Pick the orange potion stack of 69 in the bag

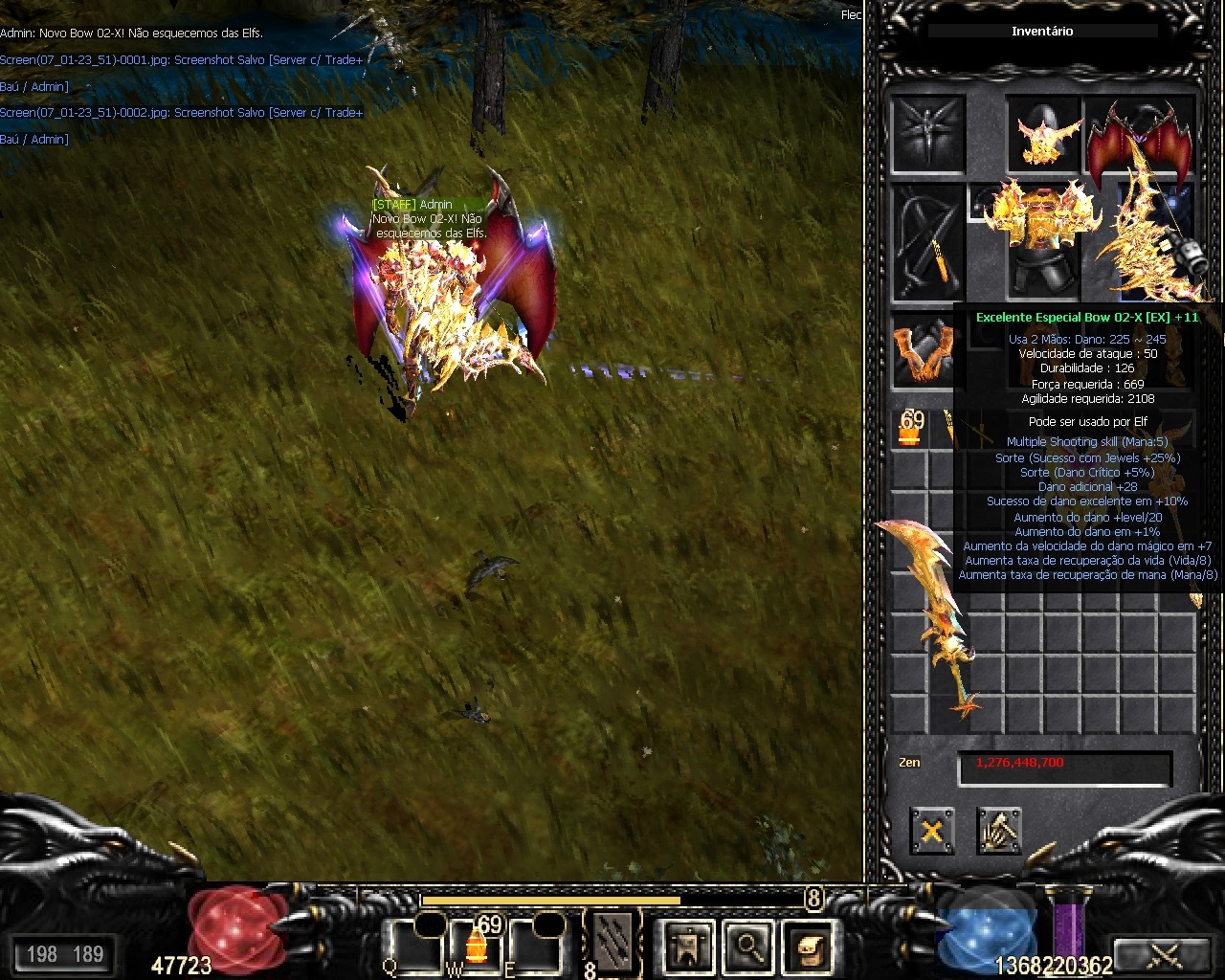pos(909,430)
